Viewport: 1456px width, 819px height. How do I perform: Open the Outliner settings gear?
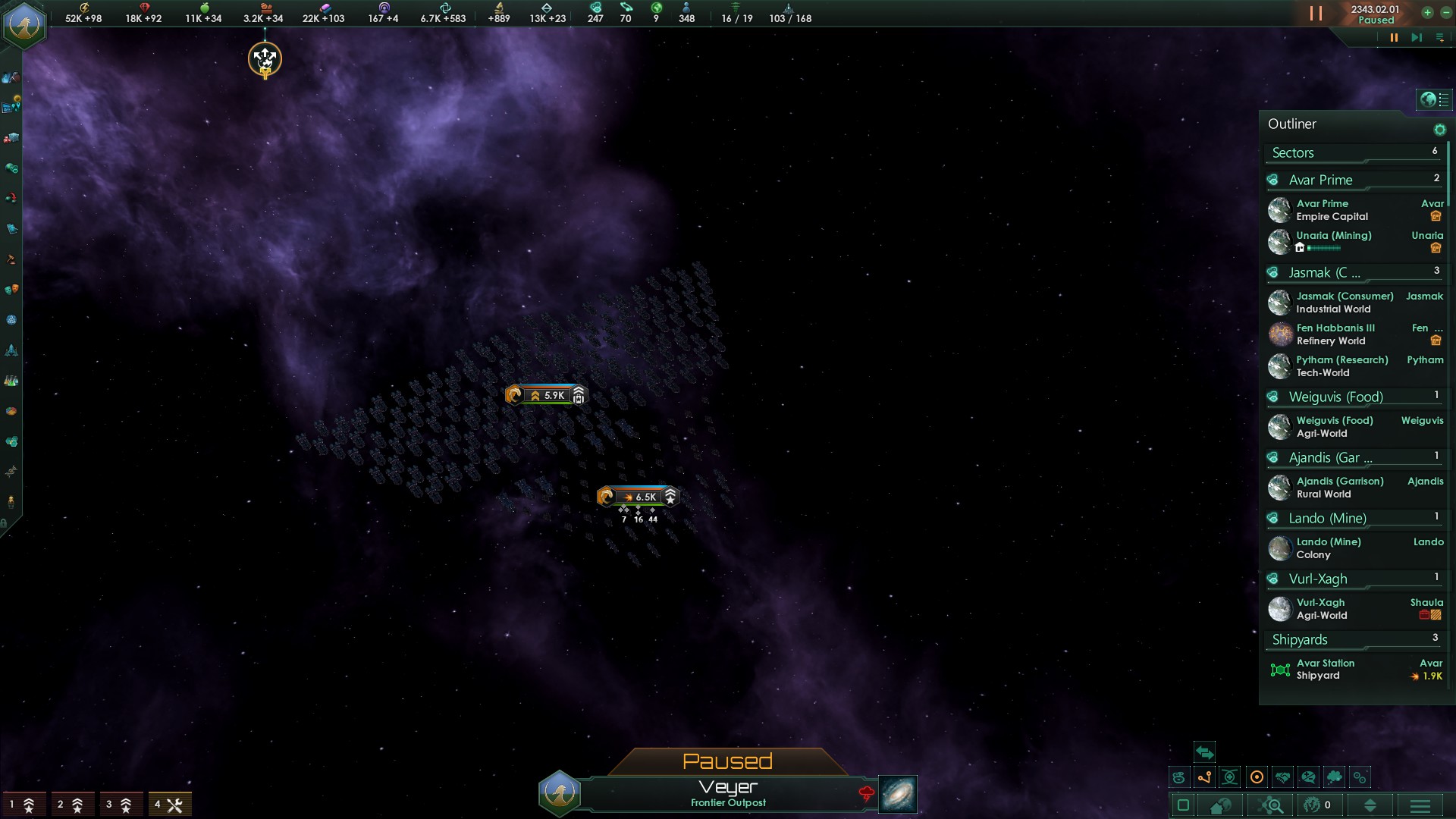(x=1439, y=130)
